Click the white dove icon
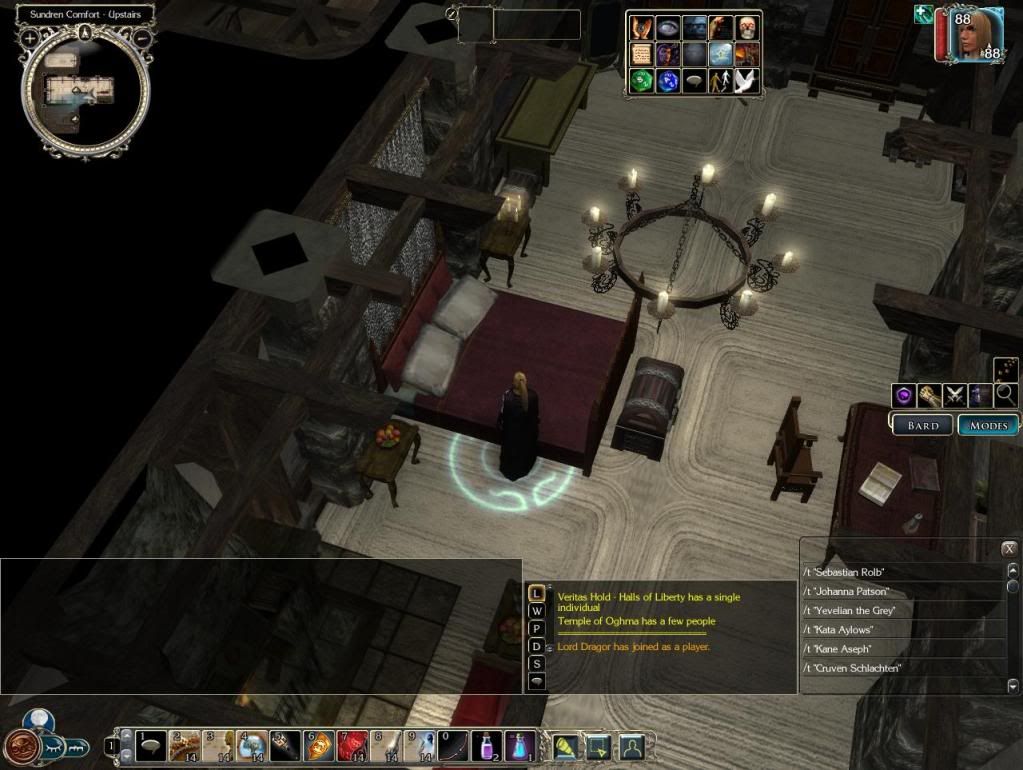Image resolution: width=1023 pixels, height=770 pixels. 747,82
